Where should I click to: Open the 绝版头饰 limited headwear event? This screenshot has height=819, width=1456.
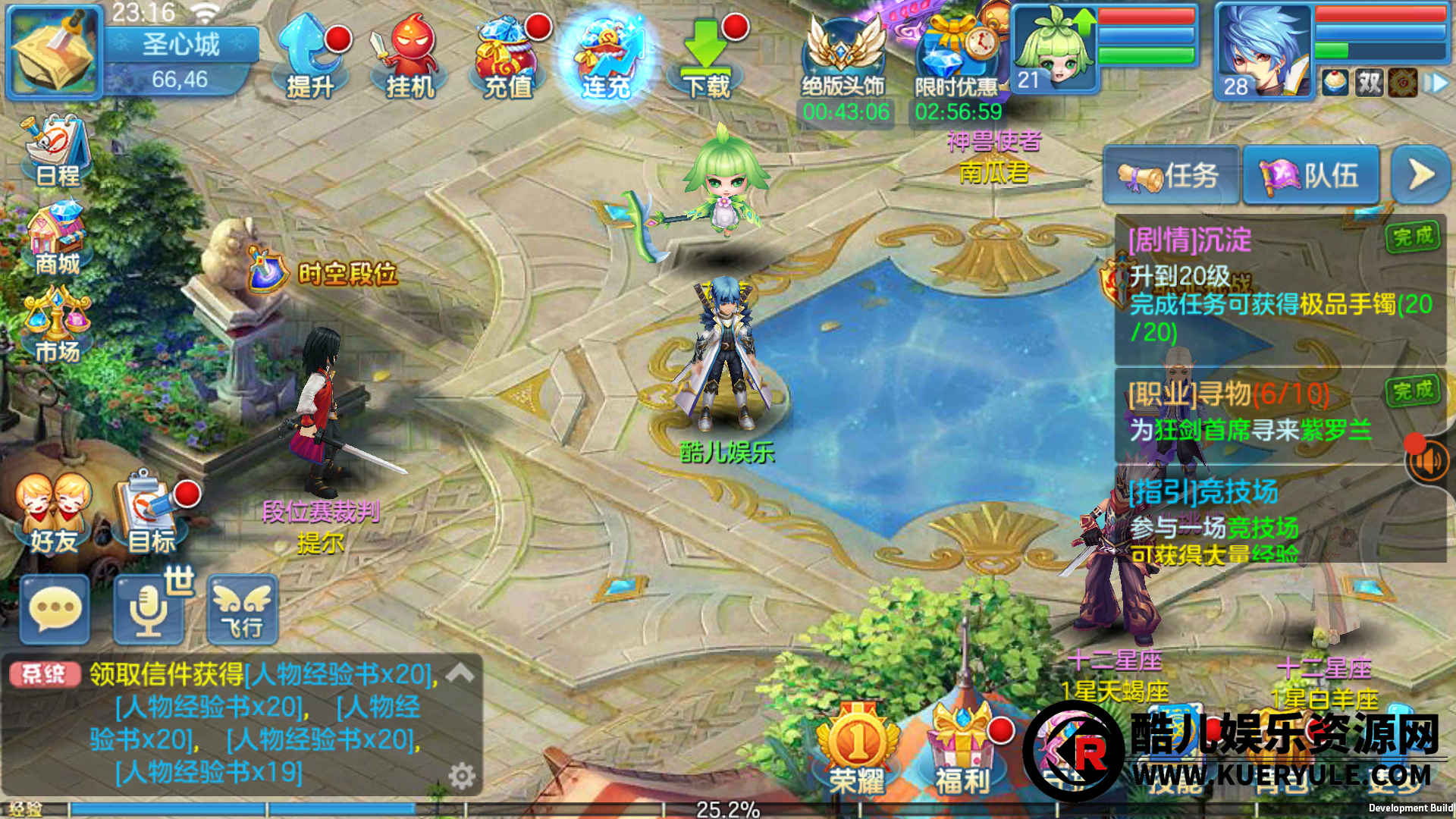tap(843, 59)
